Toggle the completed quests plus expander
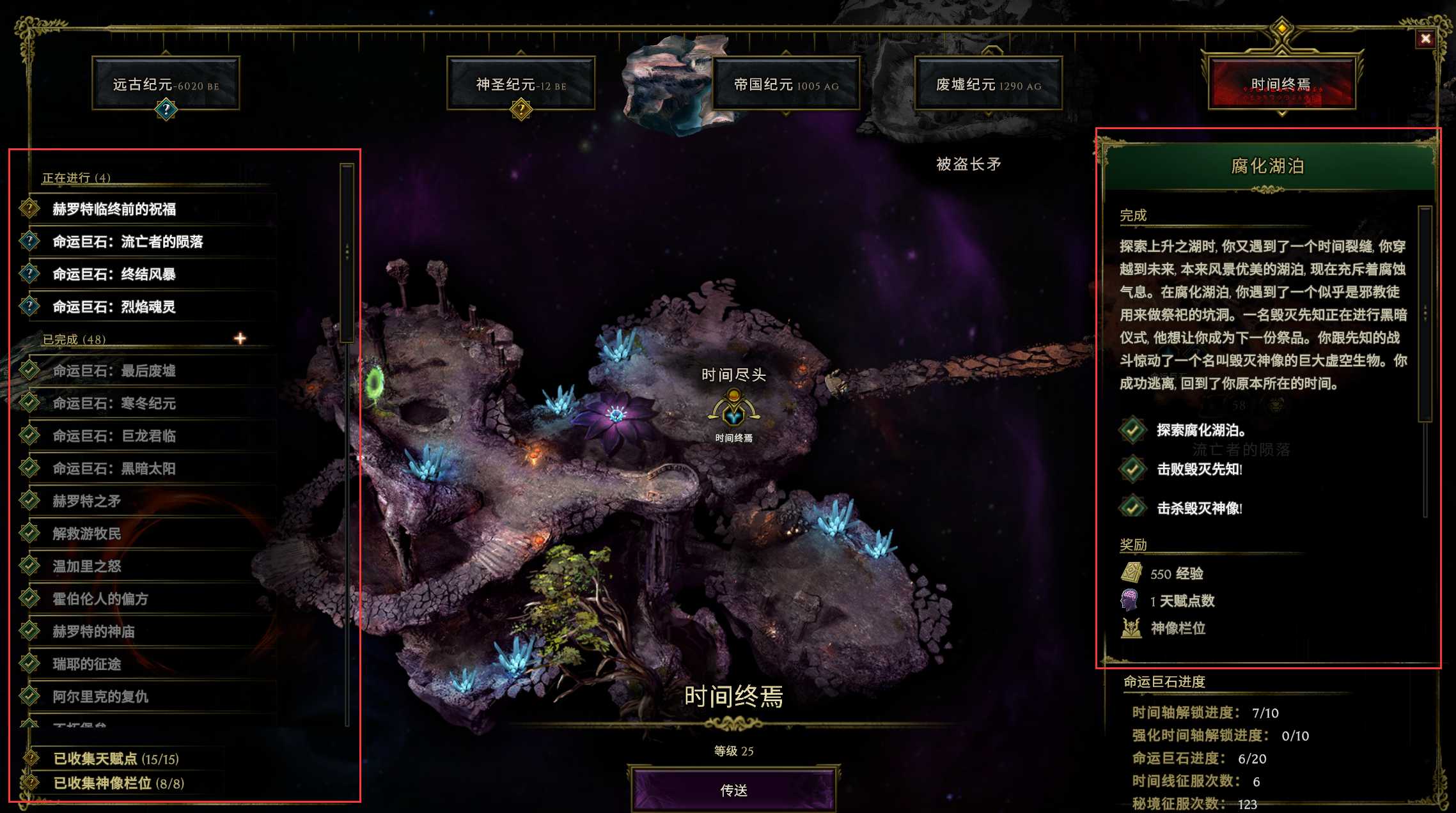 point(240,338)
